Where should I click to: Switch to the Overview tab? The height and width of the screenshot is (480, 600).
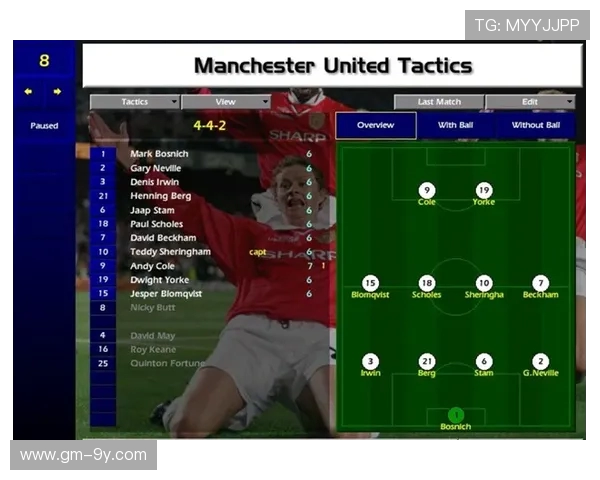point(375,126)
